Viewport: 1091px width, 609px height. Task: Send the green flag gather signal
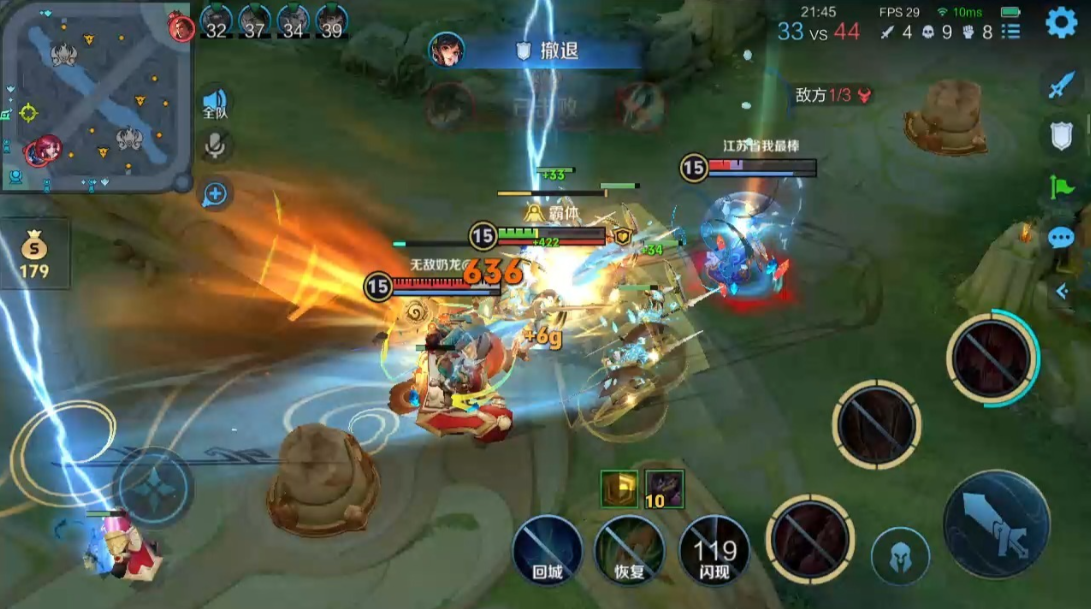pos(1060,186)
